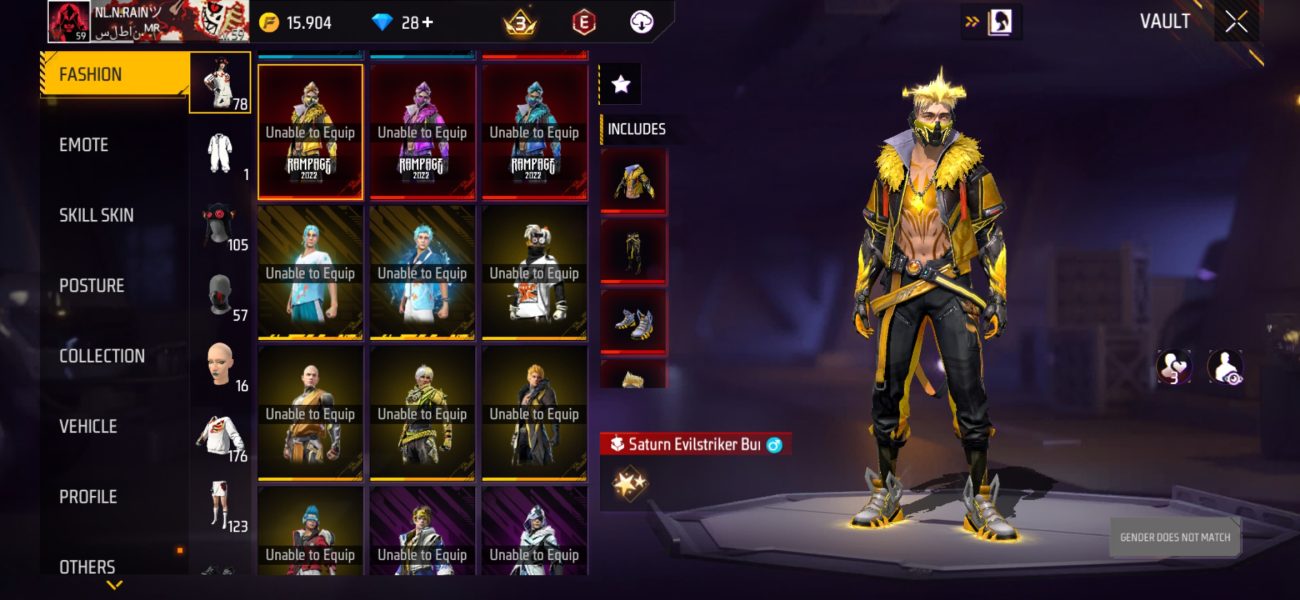Toggle the star favorite button

pos(620,85)
